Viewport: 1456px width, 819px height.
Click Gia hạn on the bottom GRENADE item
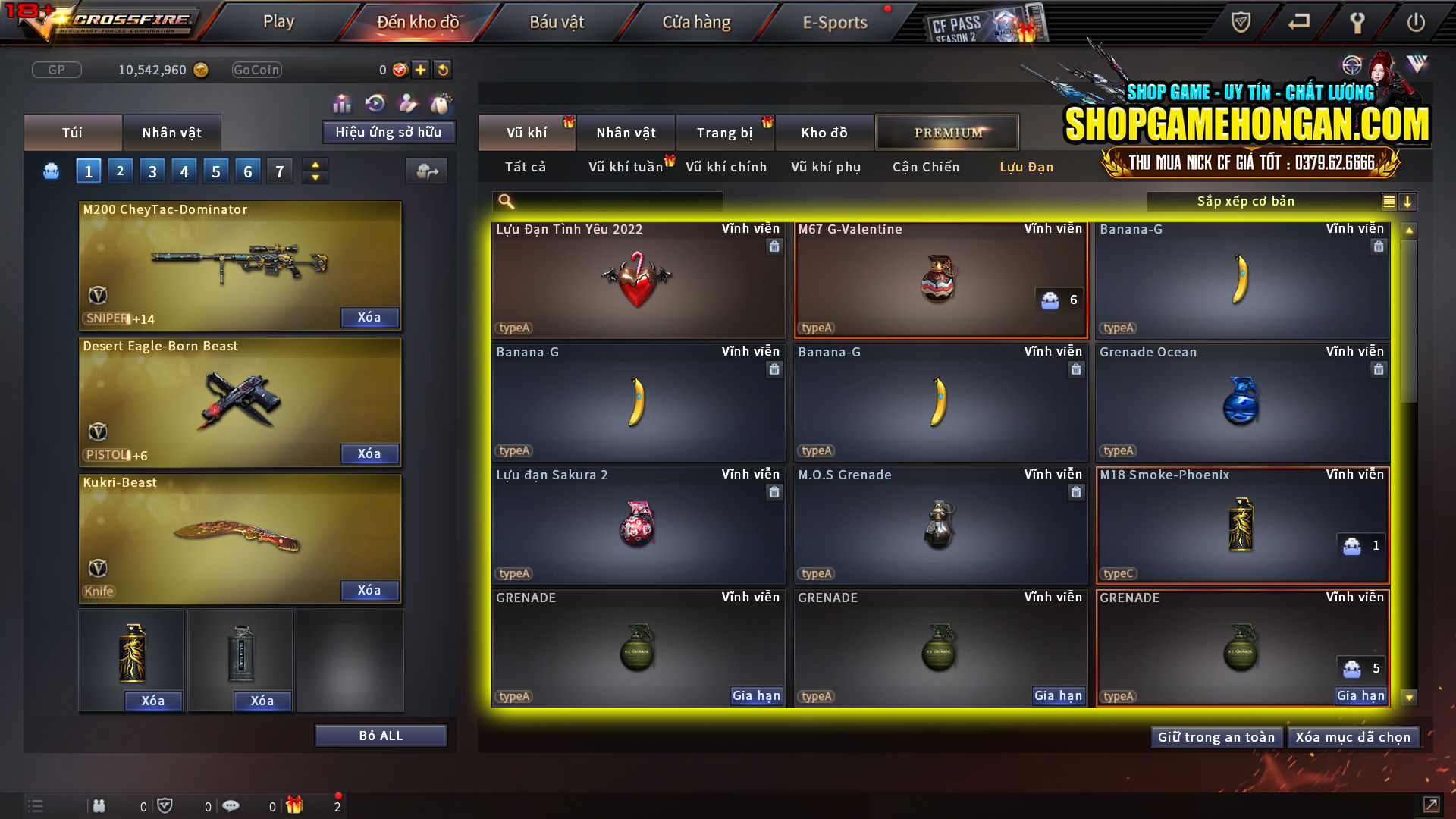[1360, 695]
